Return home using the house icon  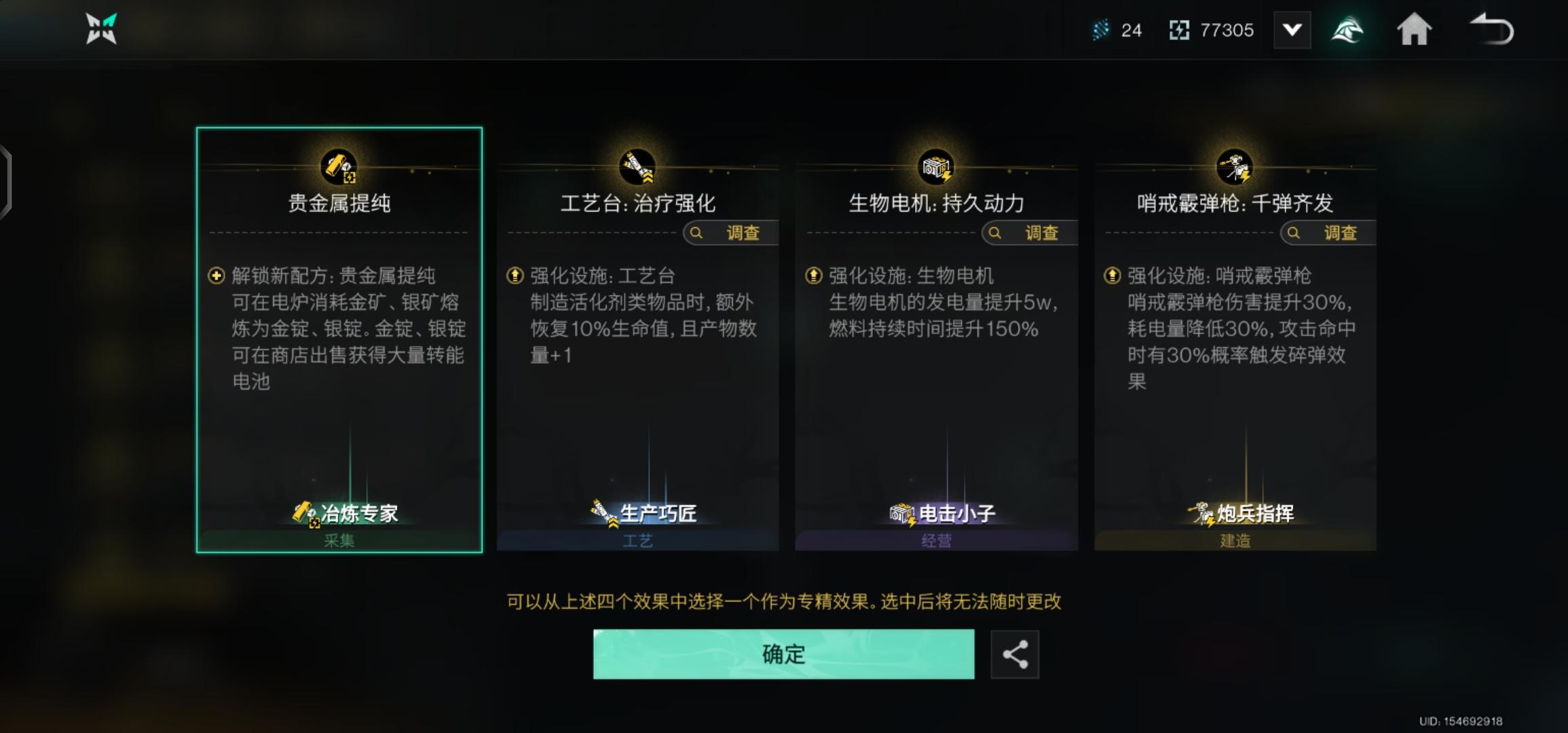click(x=1415, y=30)
